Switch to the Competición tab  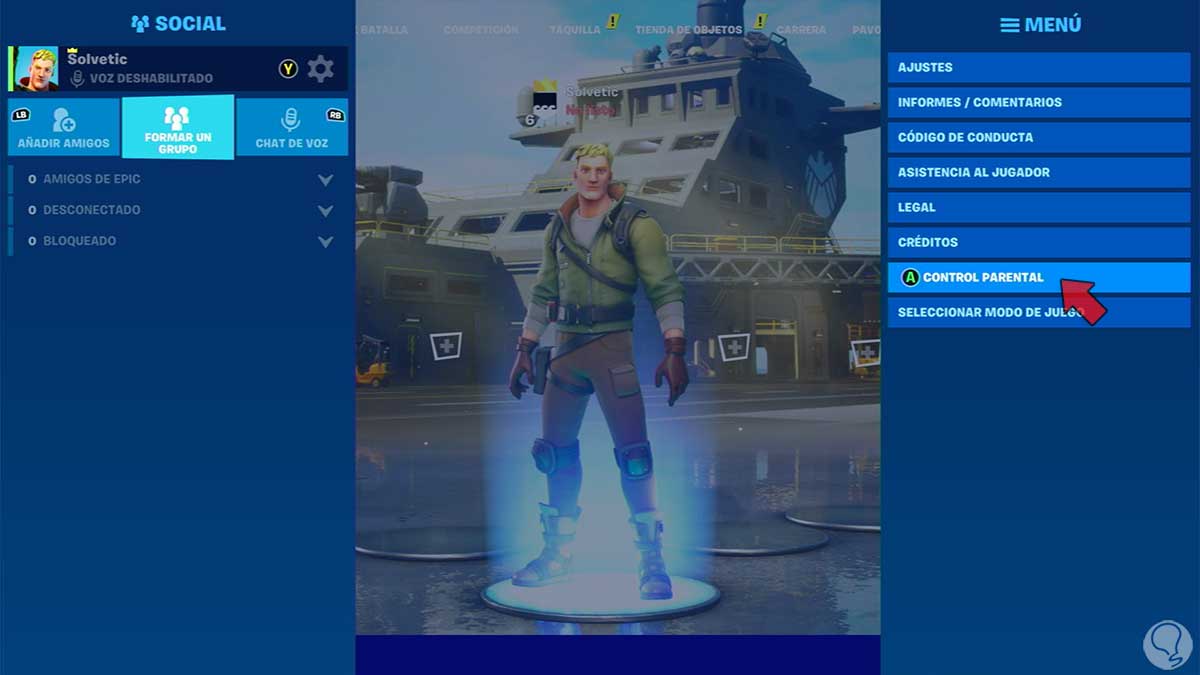pos(481,30)
